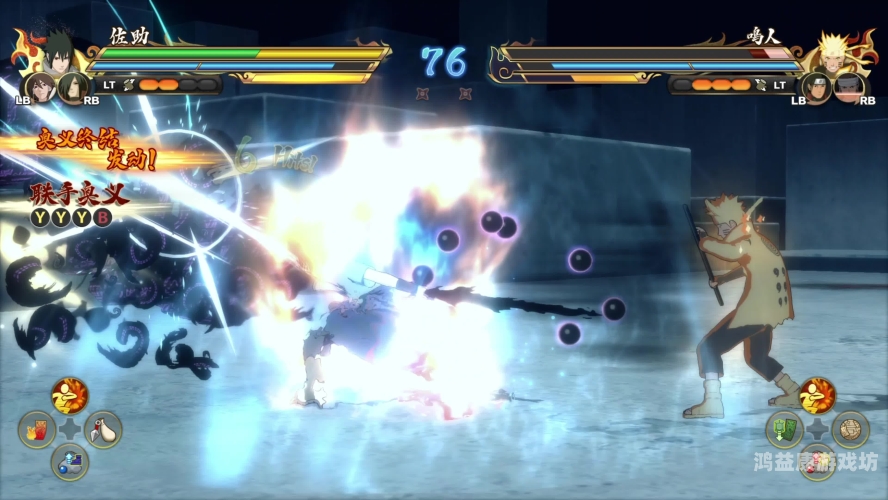
Task: Select the Tobirama support portrait under Naruto
Action: [x=848, y=87]
